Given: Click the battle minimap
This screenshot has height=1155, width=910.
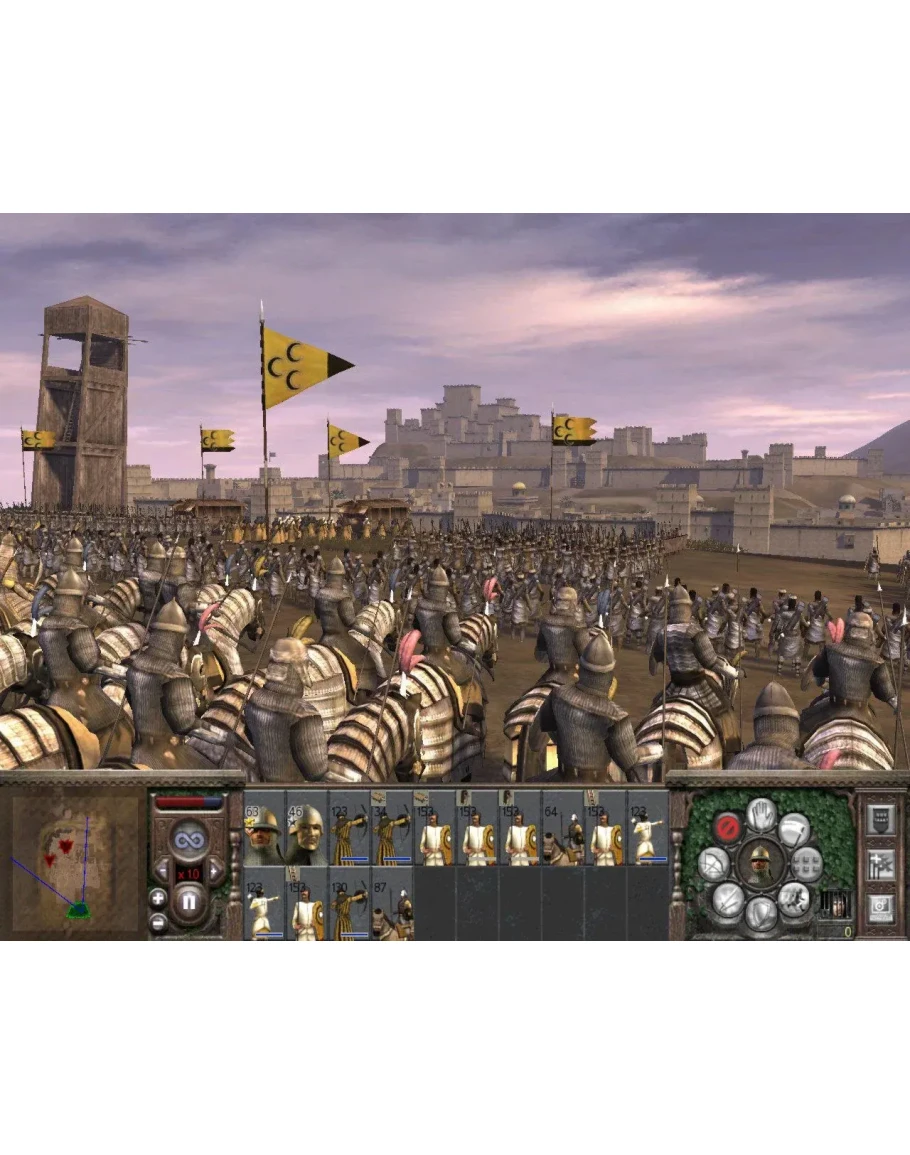Looking at the screenshot, I should coord(76,859).
